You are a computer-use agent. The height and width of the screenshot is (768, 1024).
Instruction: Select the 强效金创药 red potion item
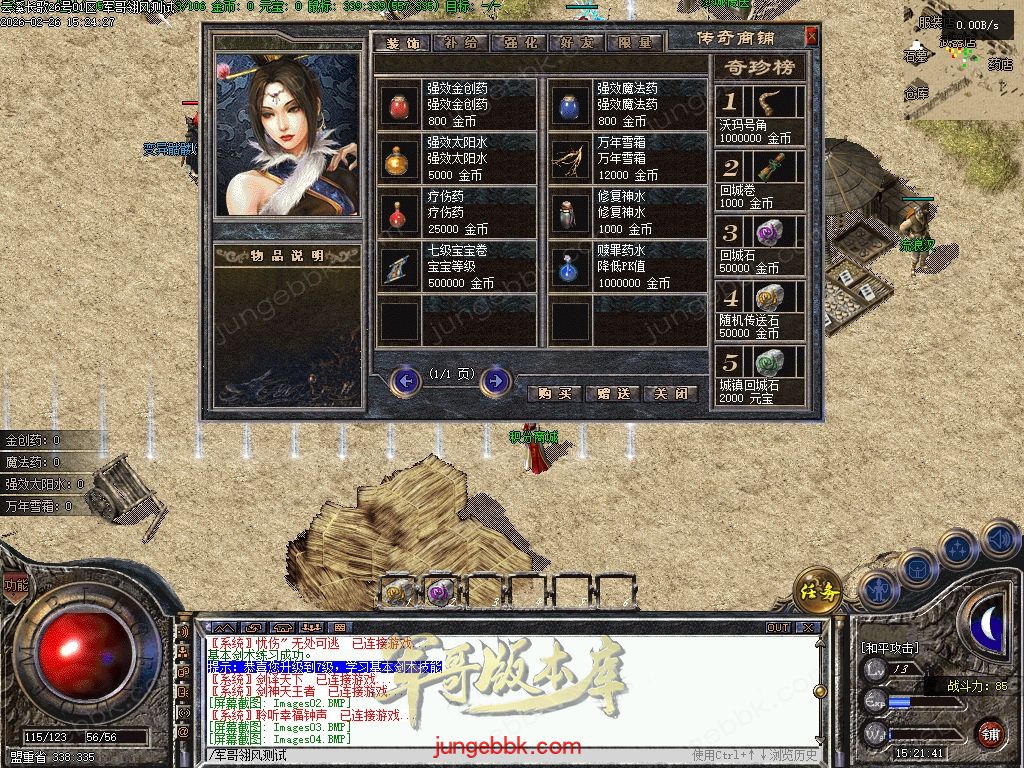pyautogui.click(x=400, y=105)
